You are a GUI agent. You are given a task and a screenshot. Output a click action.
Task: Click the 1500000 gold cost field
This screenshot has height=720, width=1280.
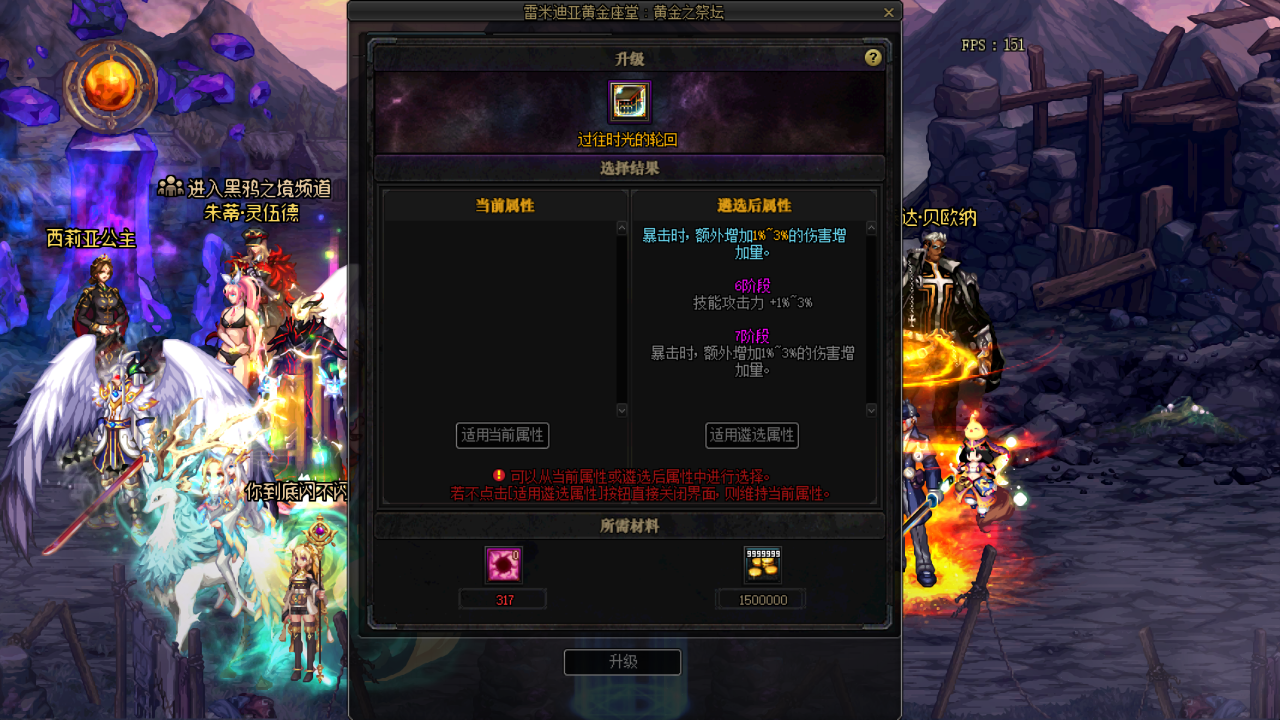(x=760, y=598)
